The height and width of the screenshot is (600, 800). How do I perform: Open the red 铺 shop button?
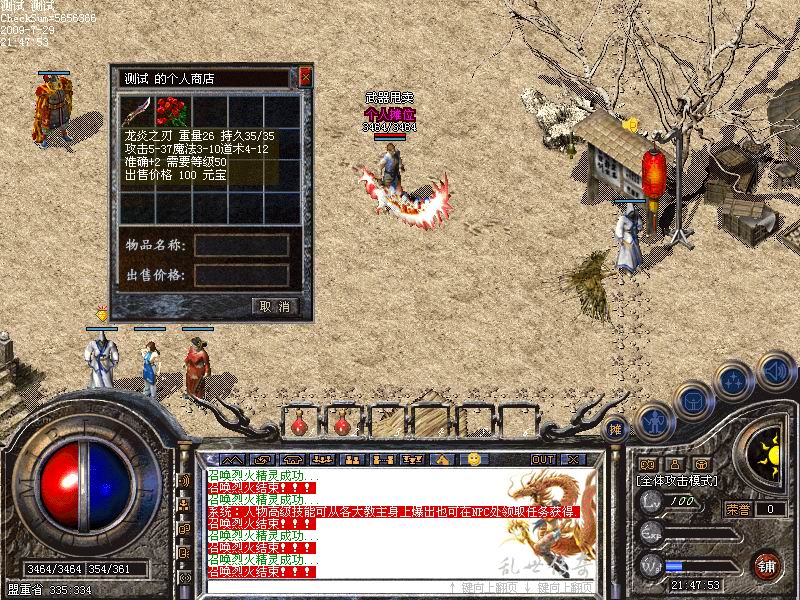[767, 566]
